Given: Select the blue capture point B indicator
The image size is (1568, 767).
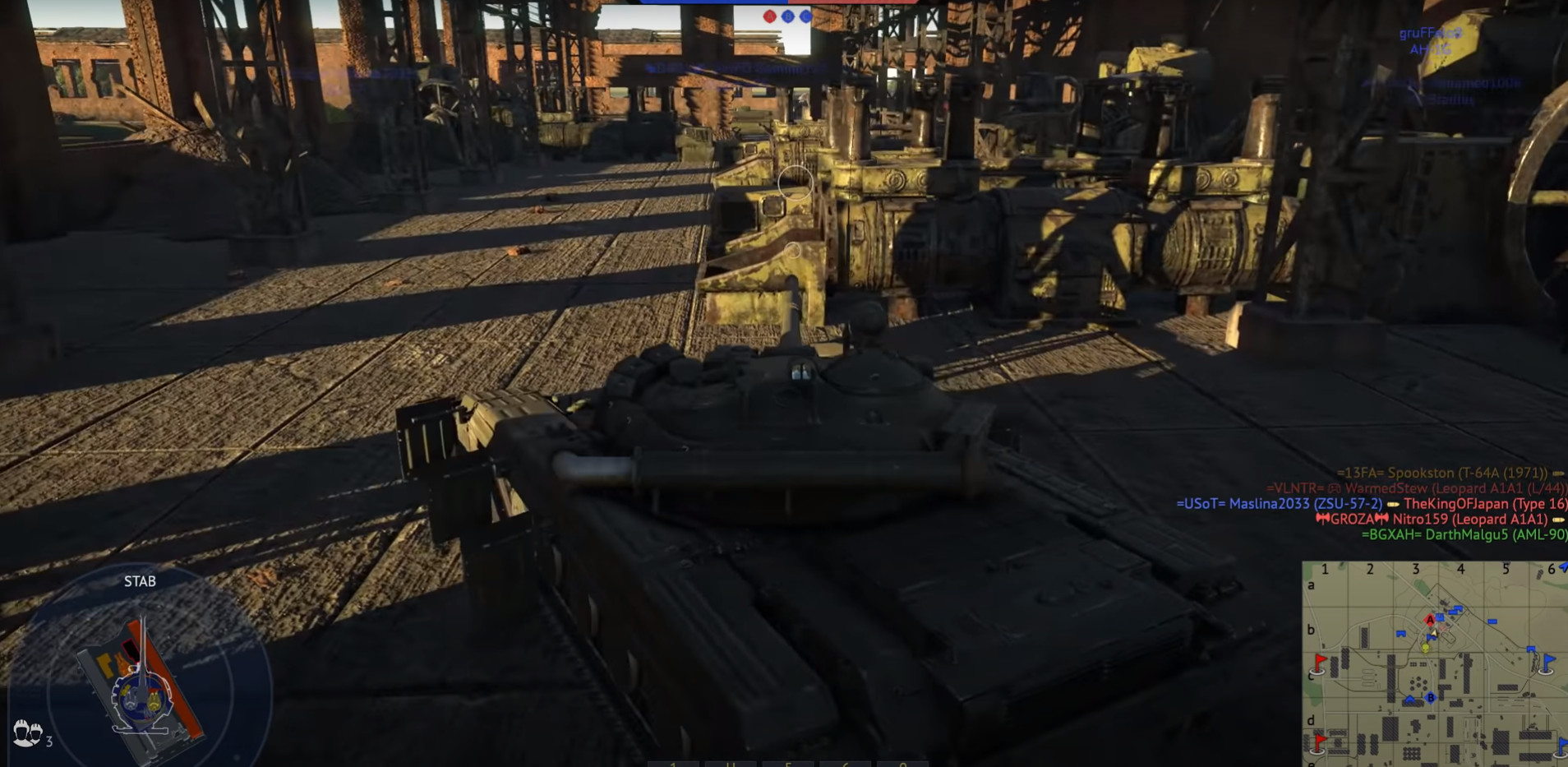Looking at the screenshot, I should coord(787,16).
